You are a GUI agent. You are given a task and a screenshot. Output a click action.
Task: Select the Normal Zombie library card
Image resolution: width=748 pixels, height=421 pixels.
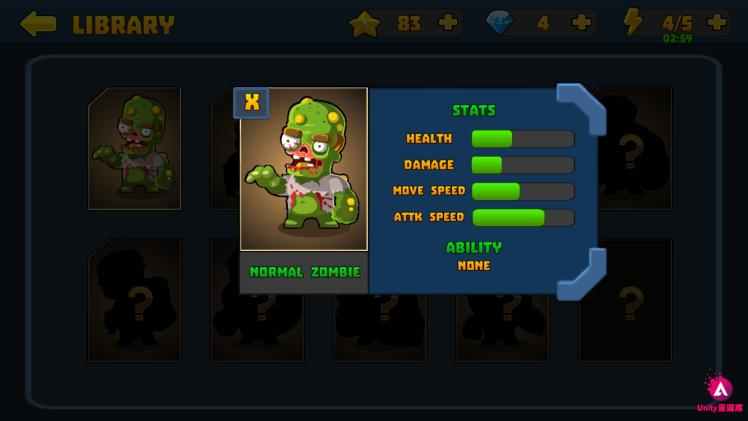point(134,149)
